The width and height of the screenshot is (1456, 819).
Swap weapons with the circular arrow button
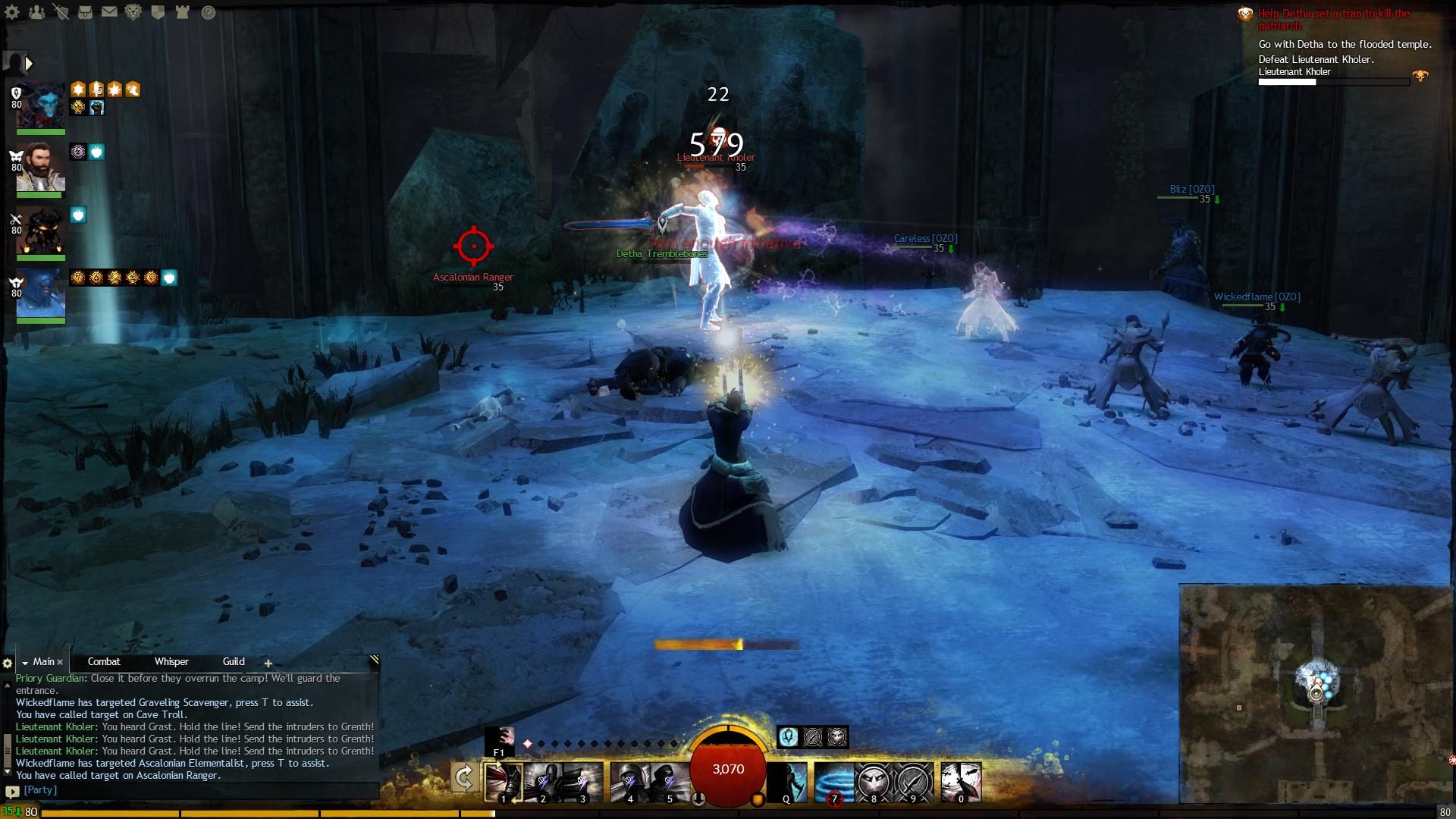464,778
